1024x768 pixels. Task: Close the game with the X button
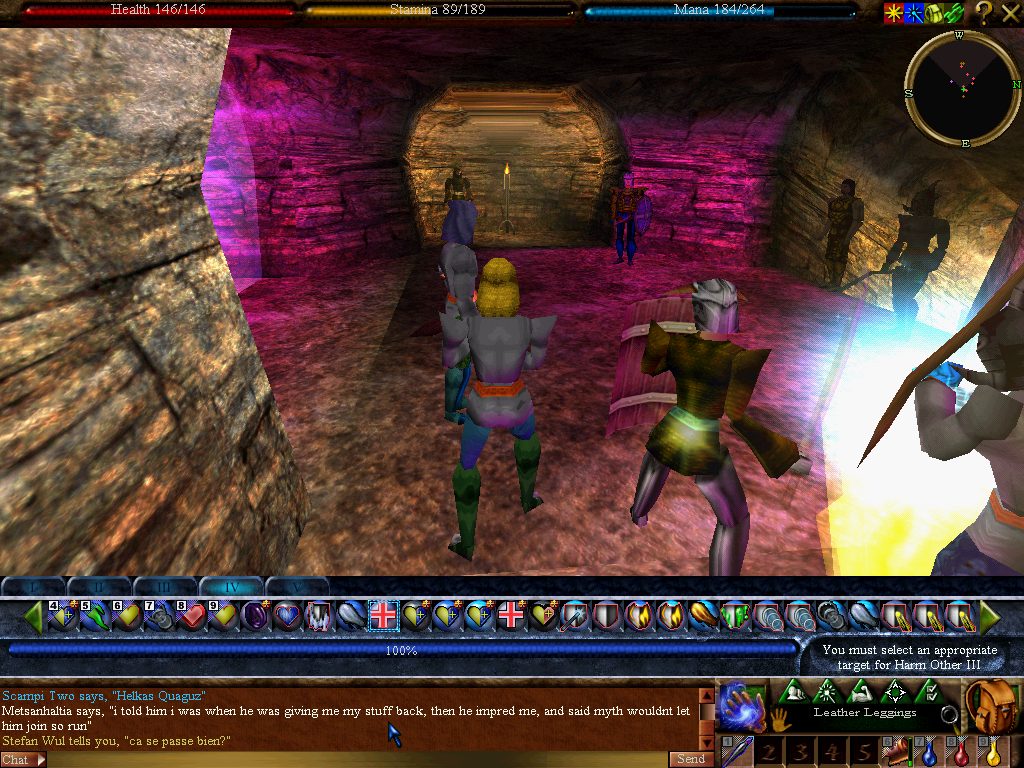tap(1009, 13)
